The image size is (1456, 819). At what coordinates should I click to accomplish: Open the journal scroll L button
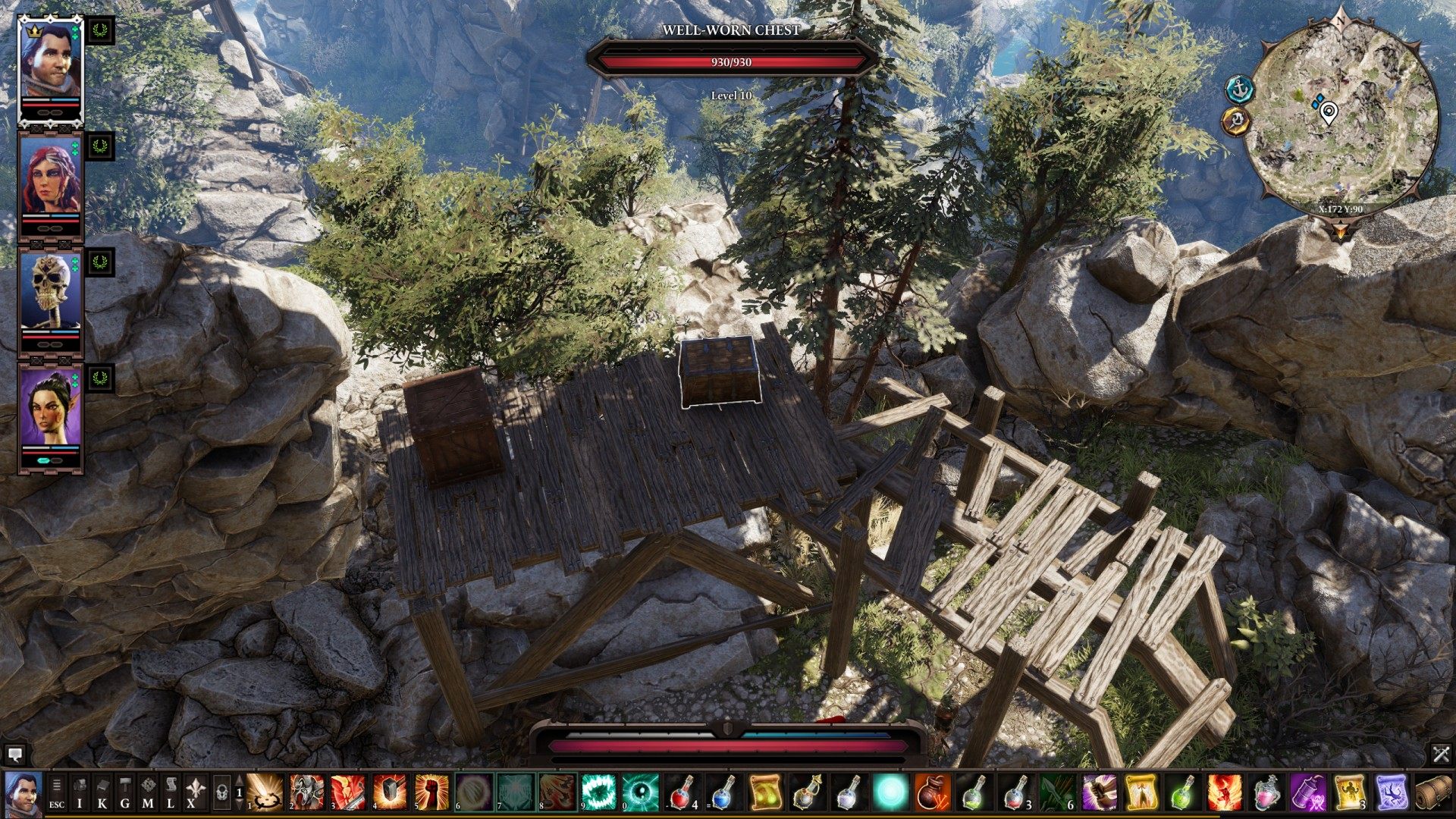click(171, 793)
